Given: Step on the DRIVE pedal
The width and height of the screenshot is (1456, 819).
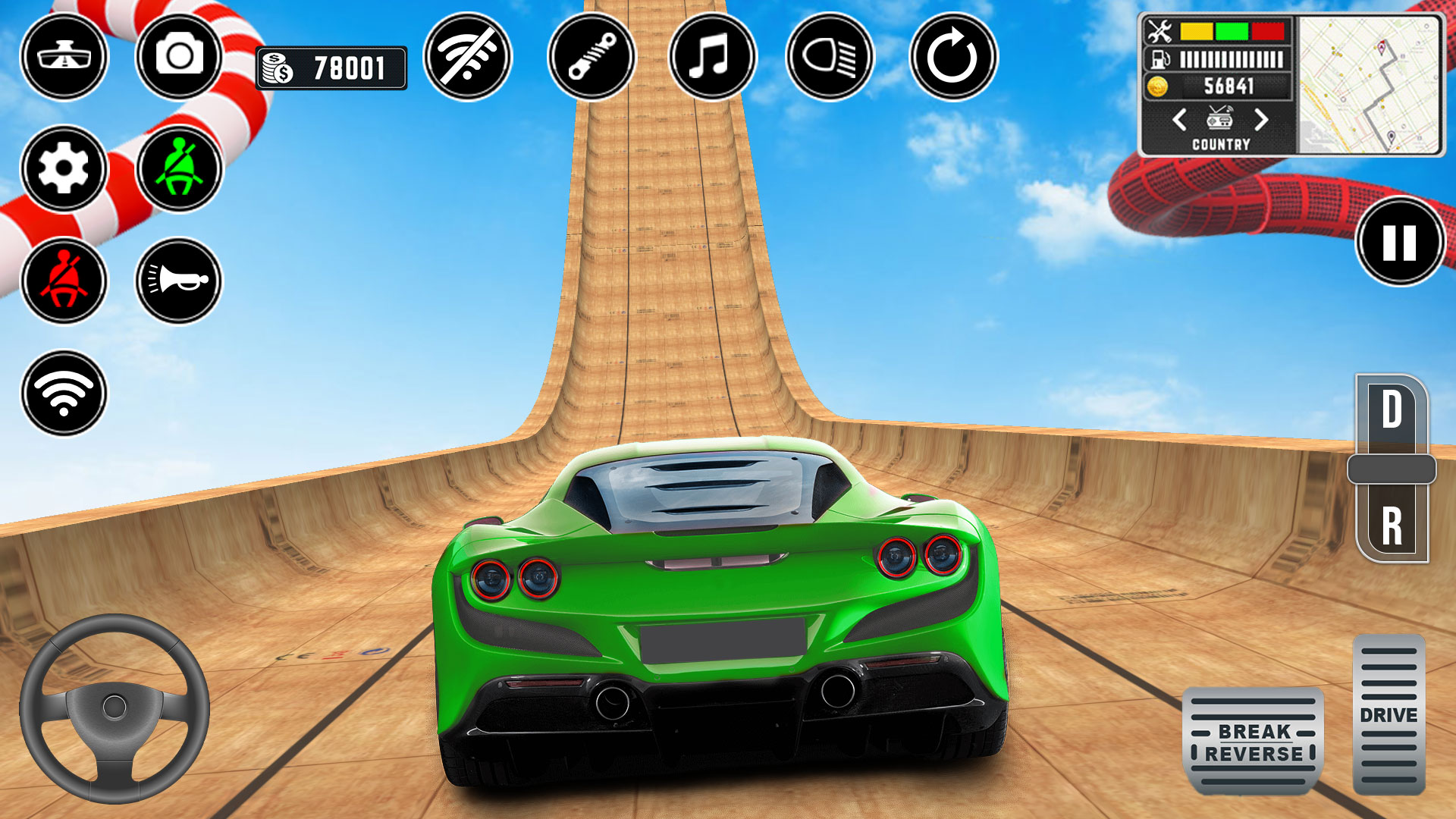Looking at the screenshot, I should [x=1389, y=715].
